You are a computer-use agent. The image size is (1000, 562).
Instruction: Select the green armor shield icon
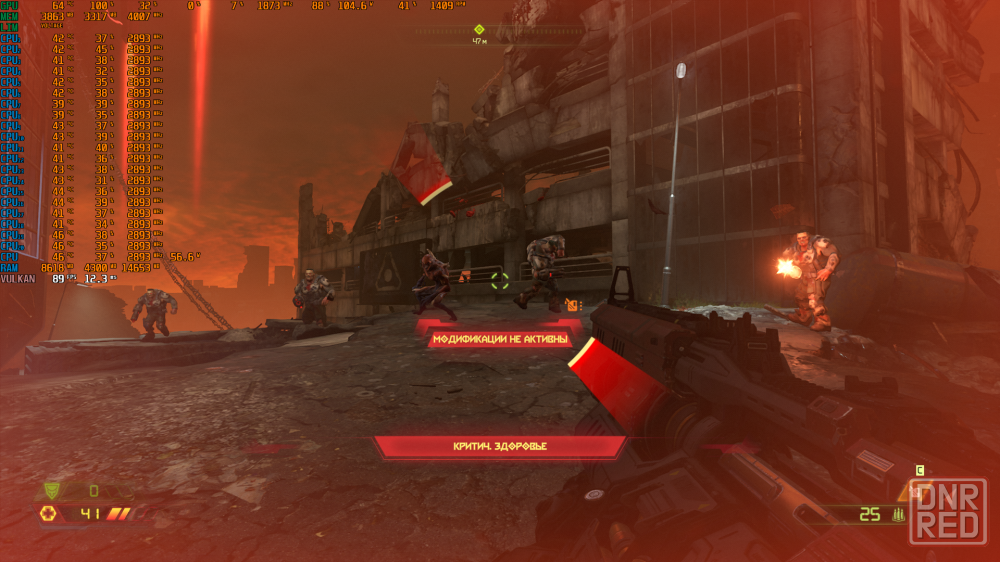[x=49, y=491]
